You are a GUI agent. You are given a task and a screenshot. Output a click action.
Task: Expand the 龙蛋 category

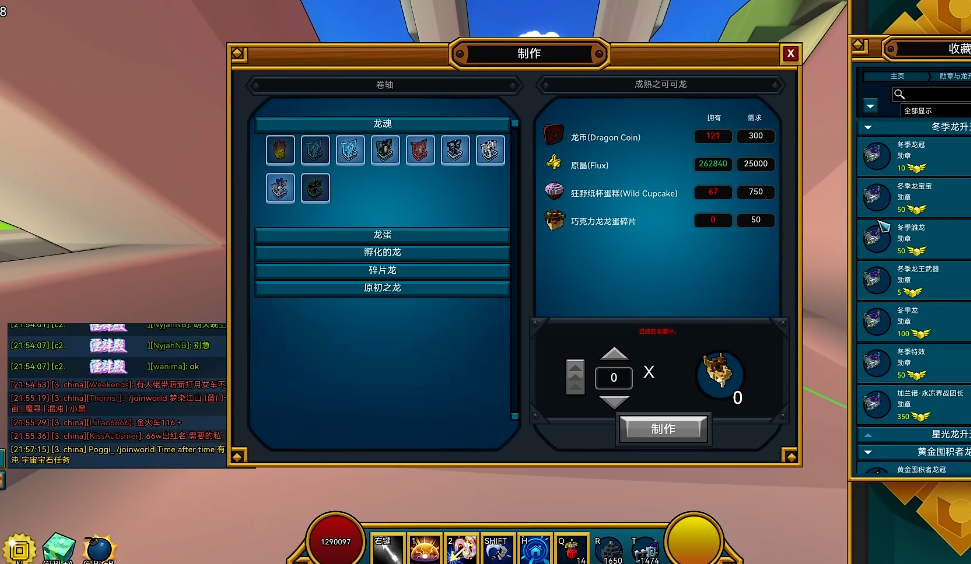(382, 235)
